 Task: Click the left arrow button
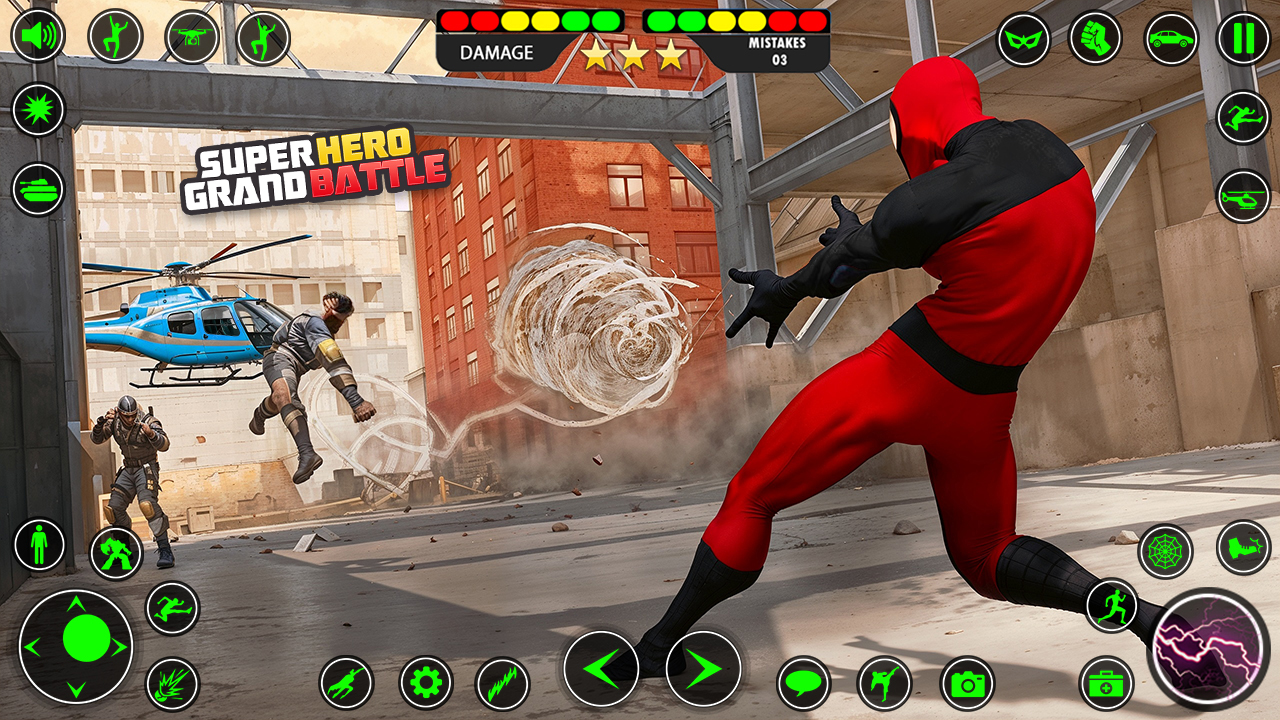click(601, 668)
